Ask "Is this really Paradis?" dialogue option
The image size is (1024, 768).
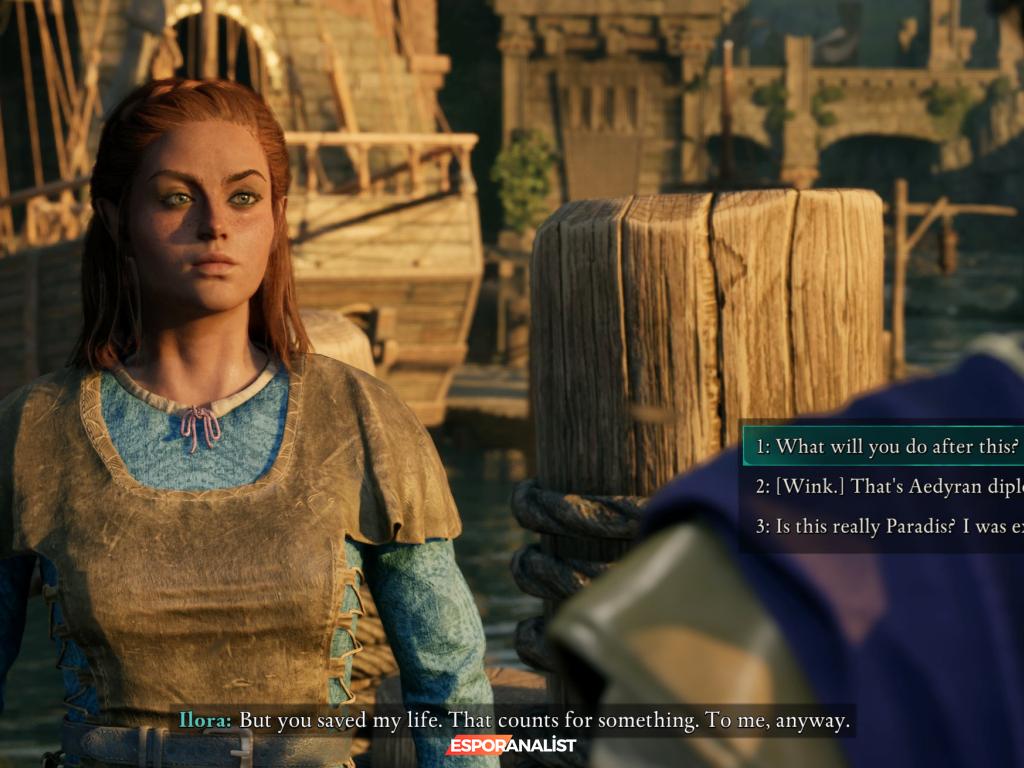[888, 526]
